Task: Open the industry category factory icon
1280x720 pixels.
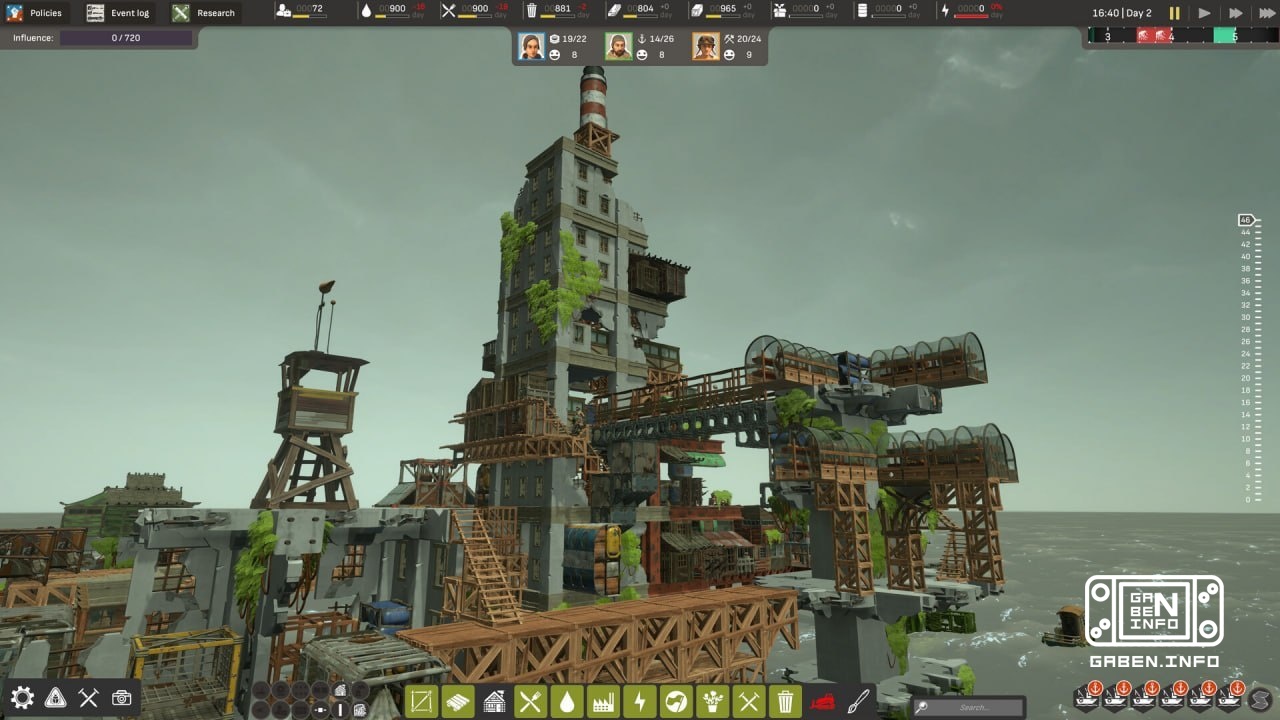Action: (602, 701)
